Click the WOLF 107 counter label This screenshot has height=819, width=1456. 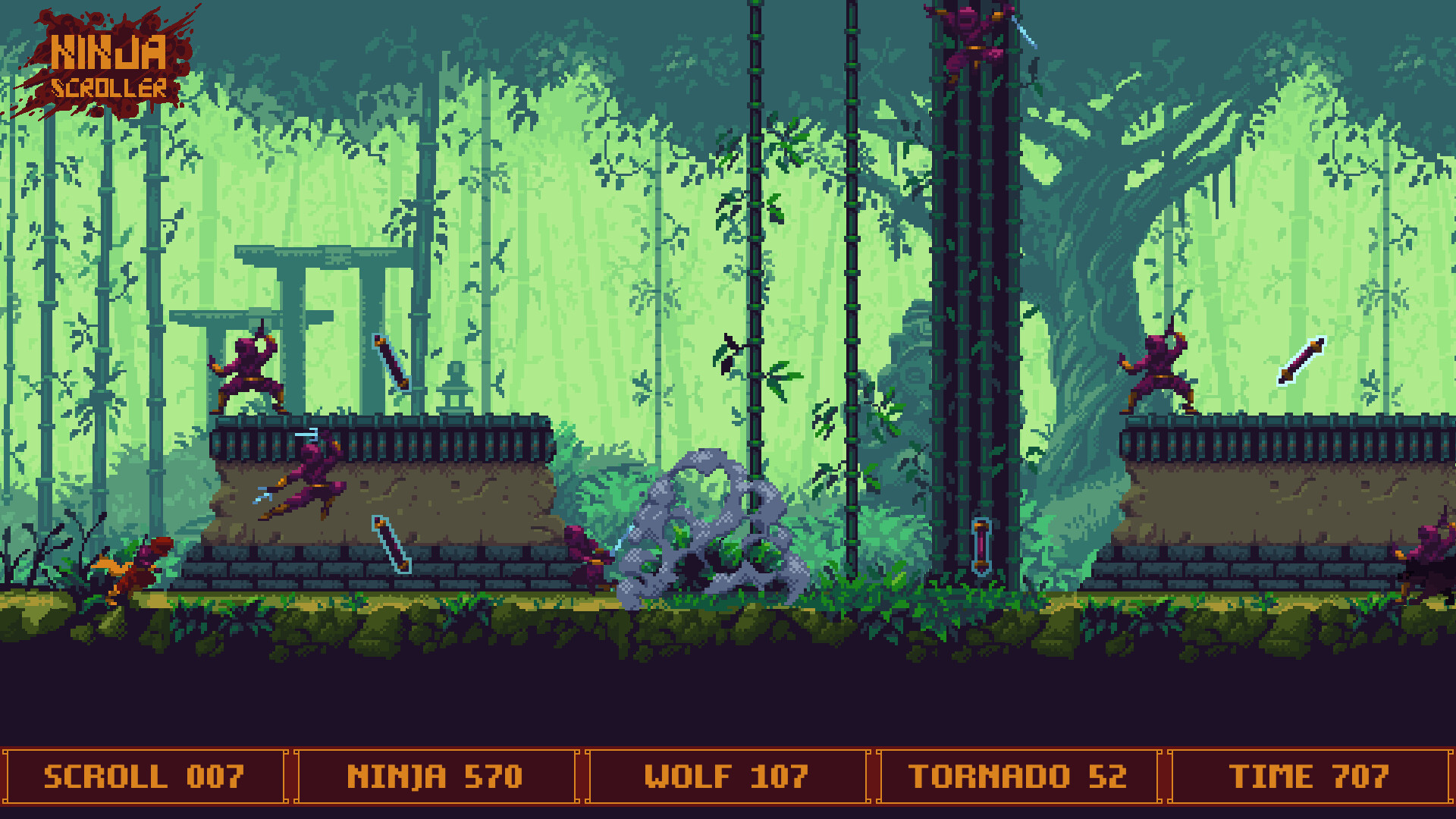(726, 775)
